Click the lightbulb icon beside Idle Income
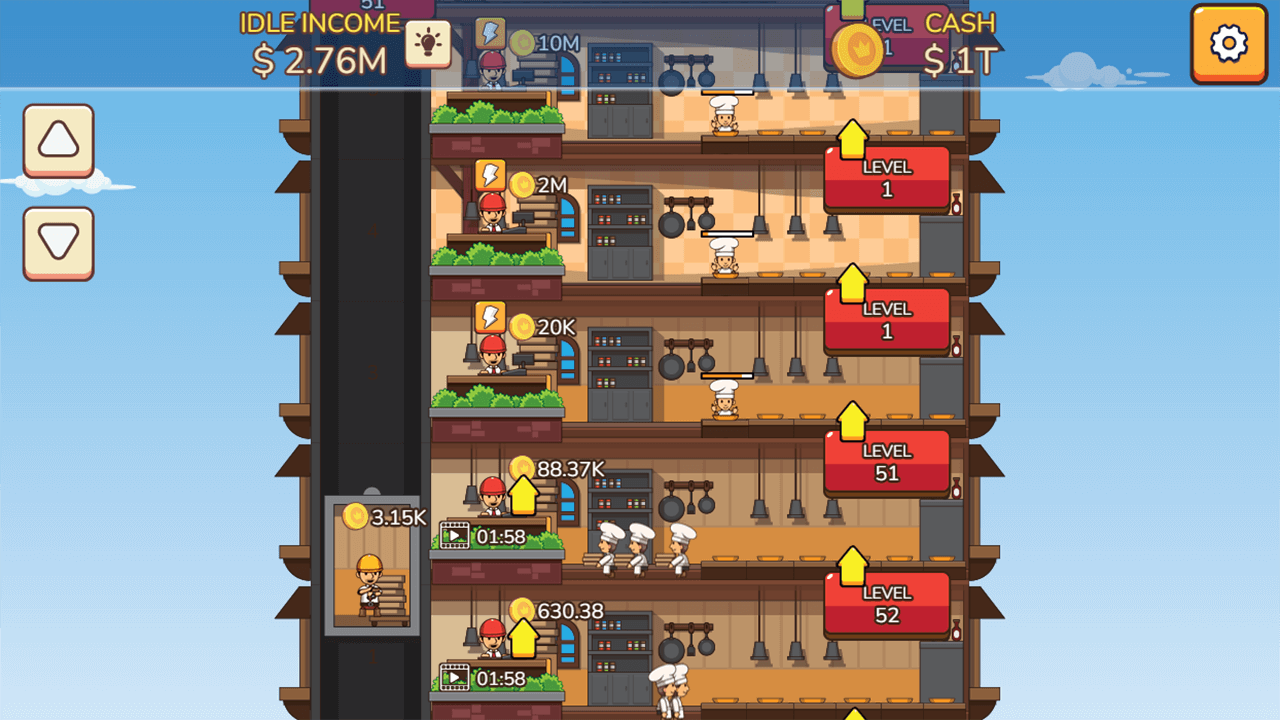 pos(429,44)
